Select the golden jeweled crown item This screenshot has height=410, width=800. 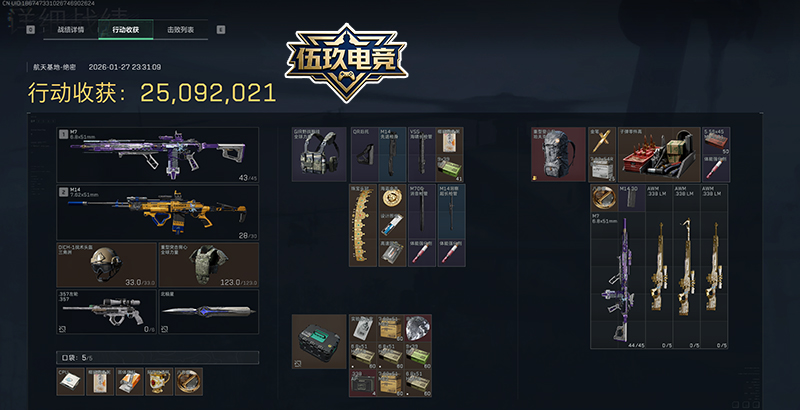(361, 225)
